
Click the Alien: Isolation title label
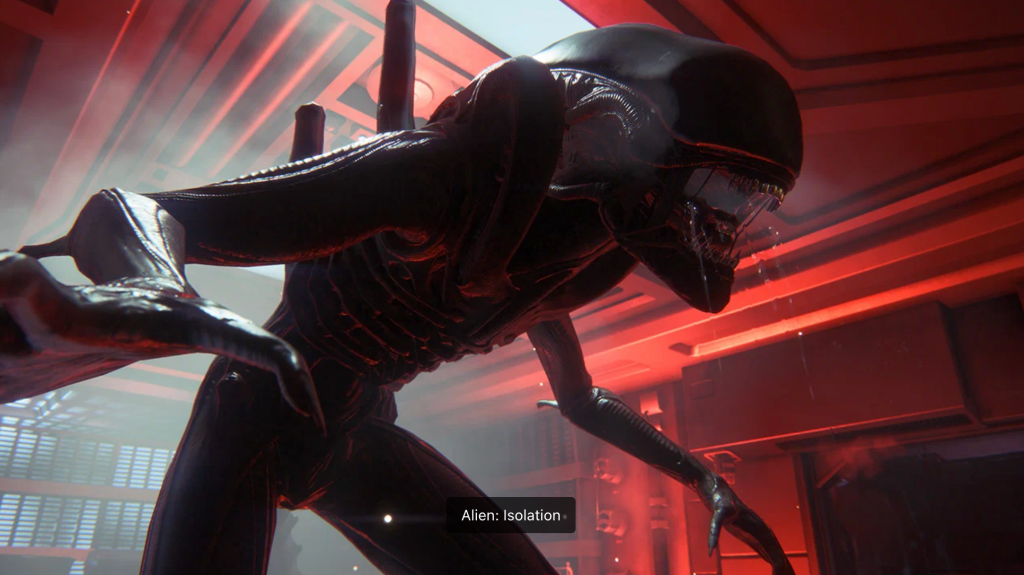[511, 515]
